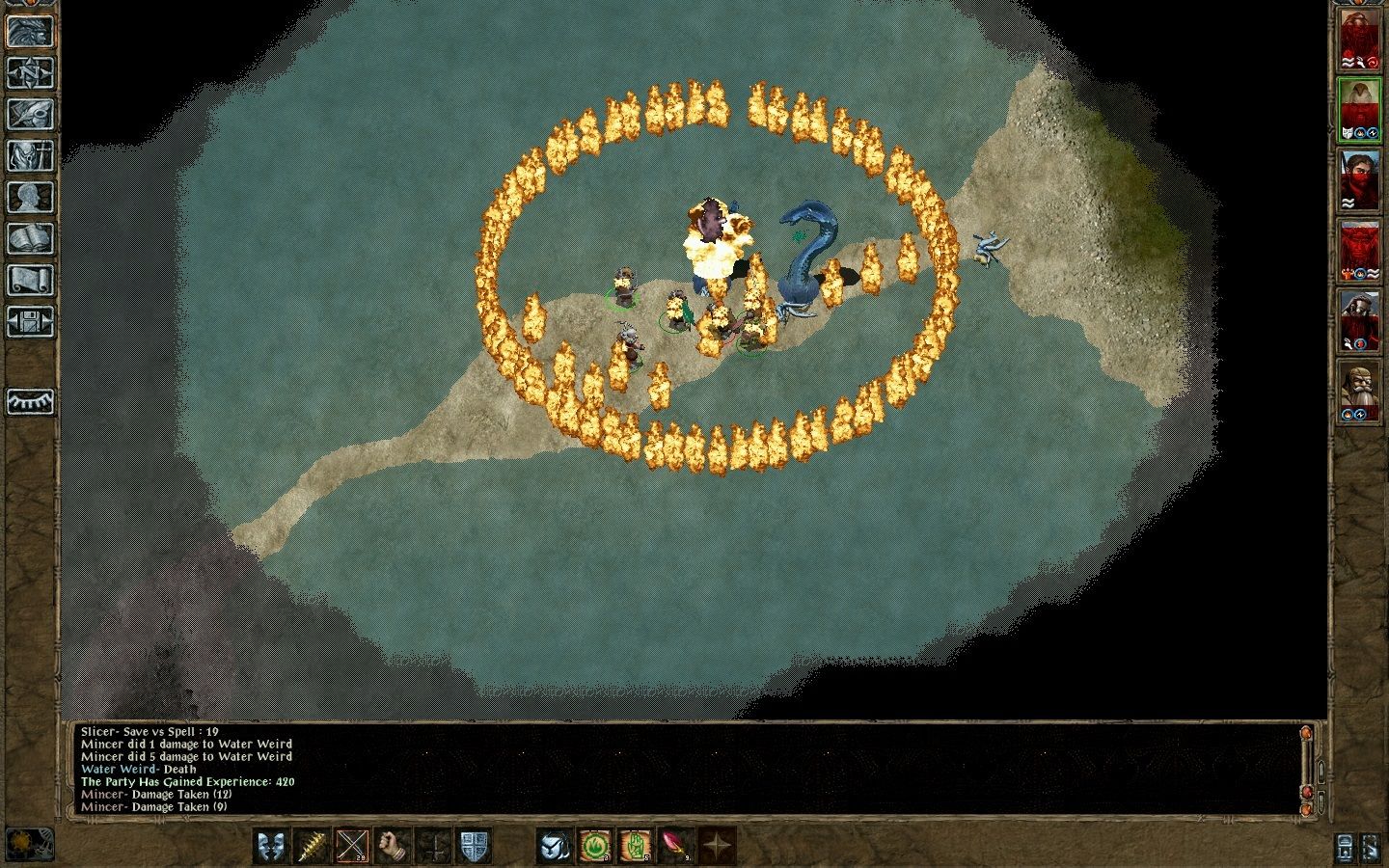Select the fist weapon slot

(x=393, y=846)
